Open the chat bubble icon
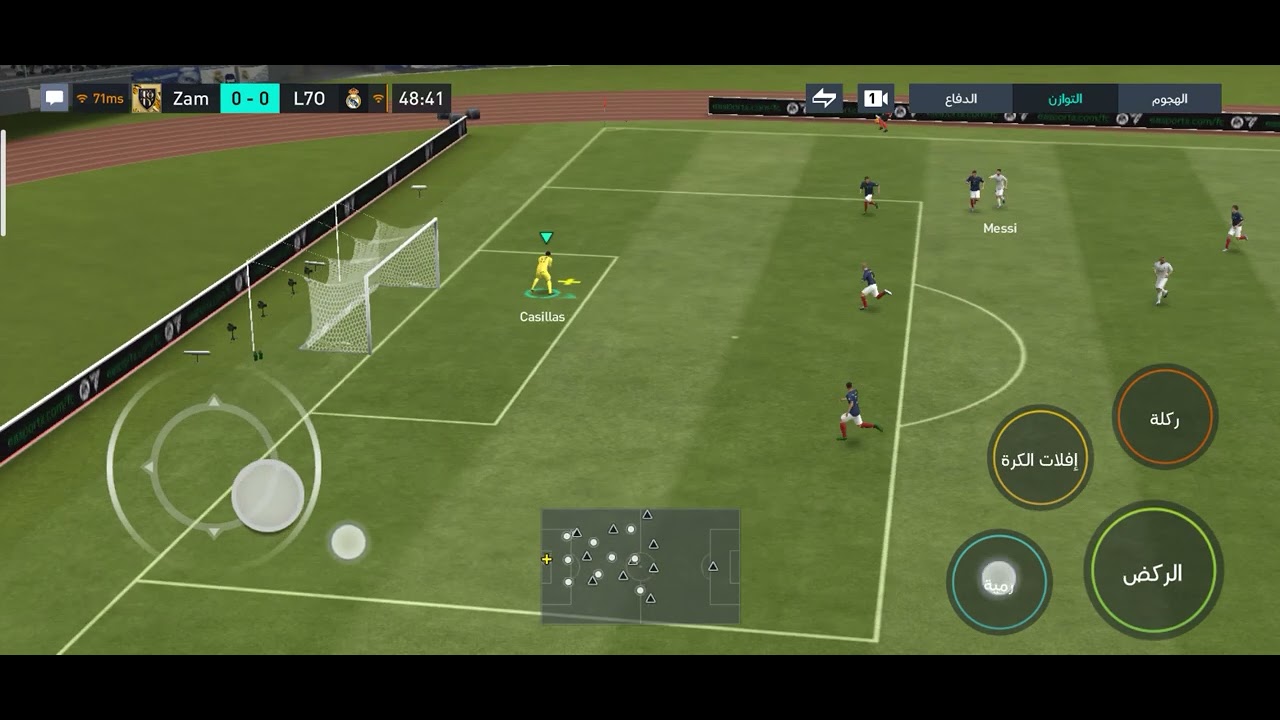1280x720 pixels. 54,98
